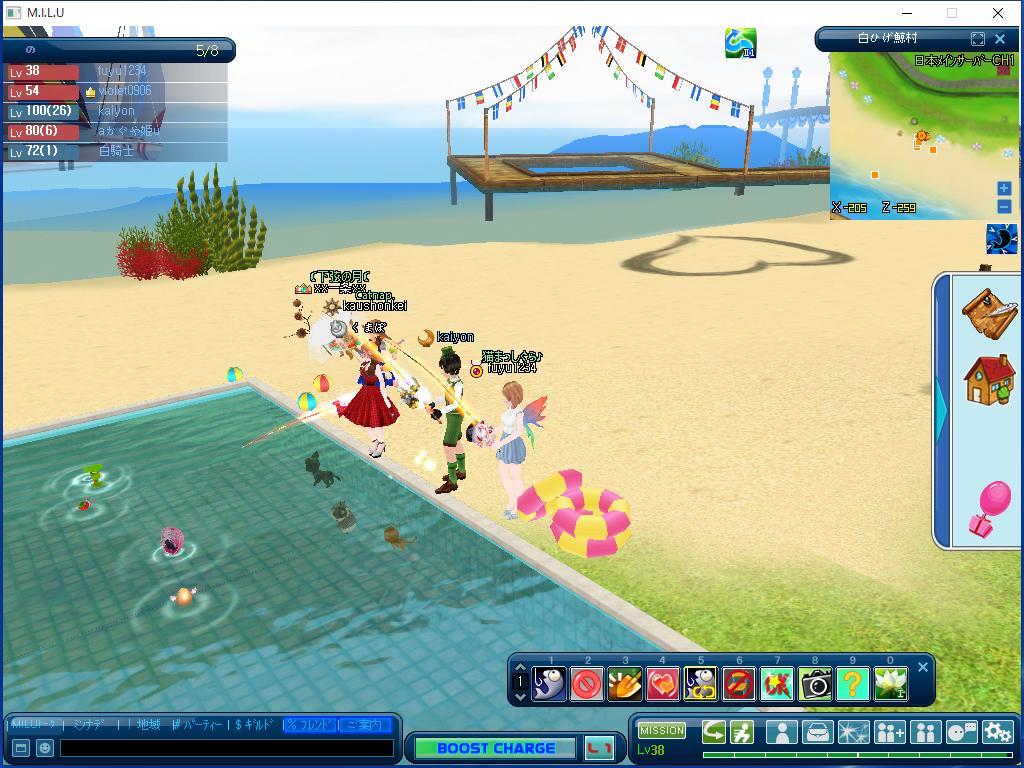Open the settings gears menu
Image resolution: width=1024 pixels, height=768 pixels.
coord(997,732)
